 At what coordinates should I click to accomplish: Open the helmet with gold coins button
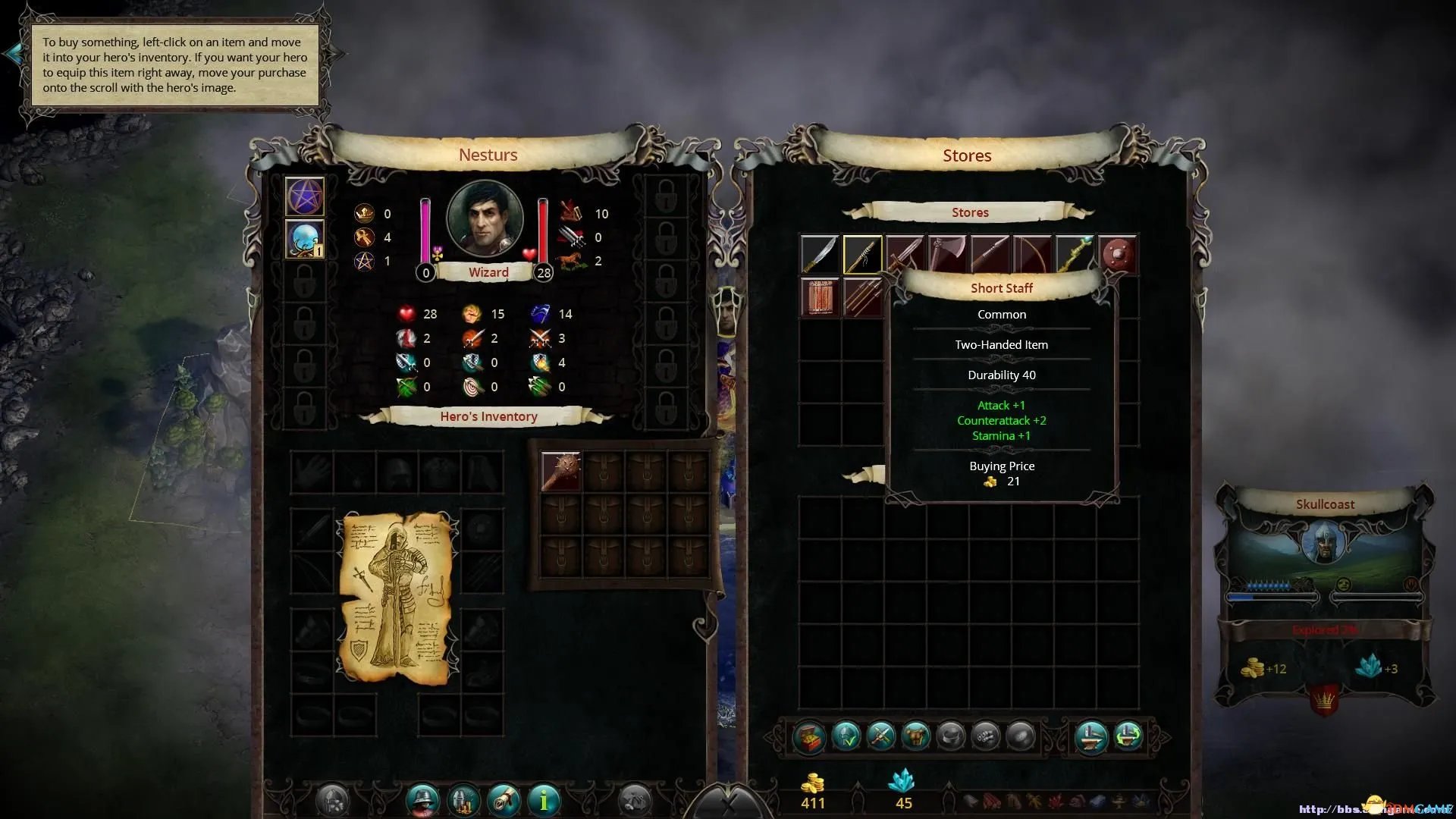[464, 799]
